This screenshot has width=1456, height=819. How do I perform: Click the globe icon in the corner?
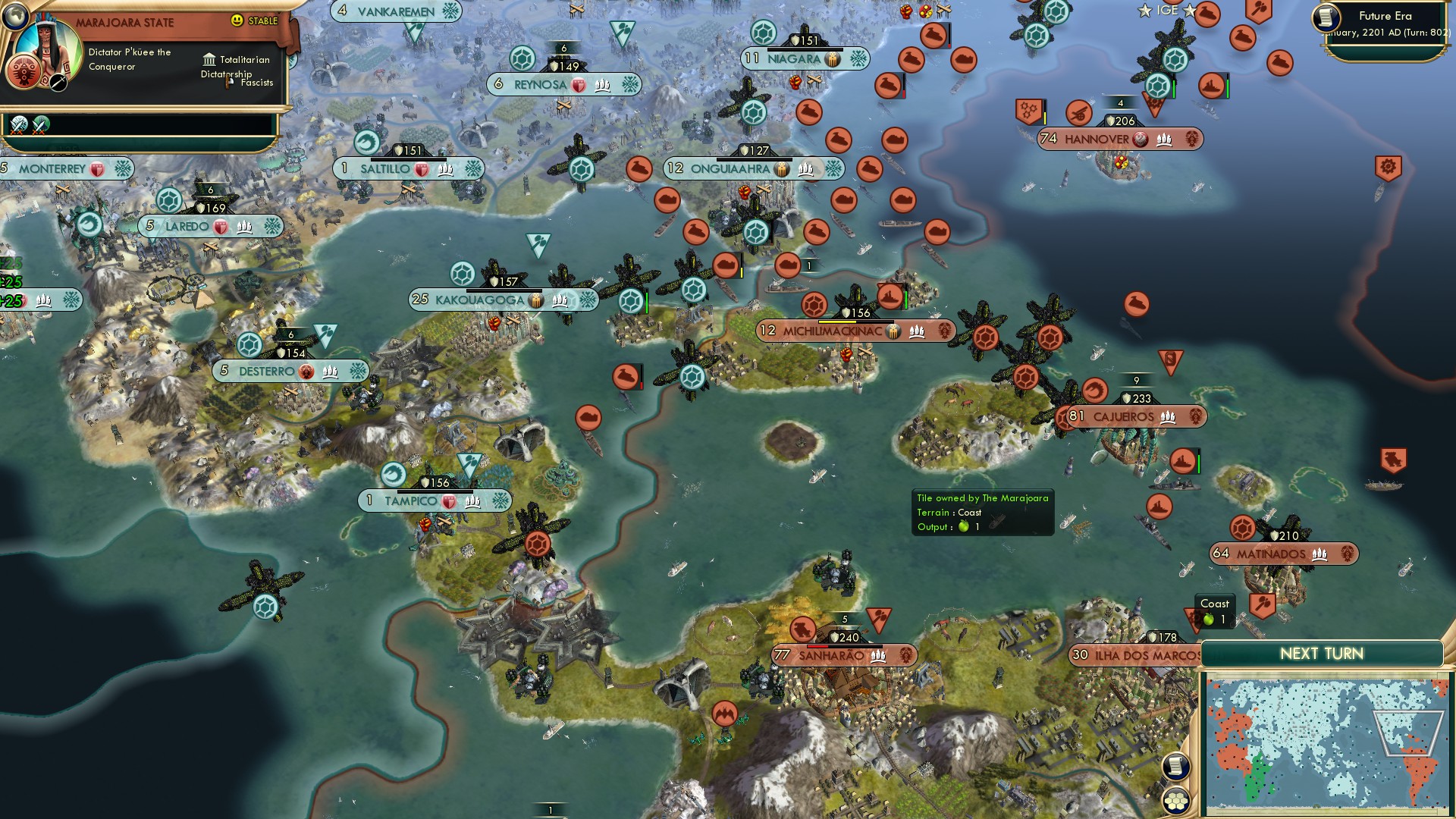coord(14,14)
